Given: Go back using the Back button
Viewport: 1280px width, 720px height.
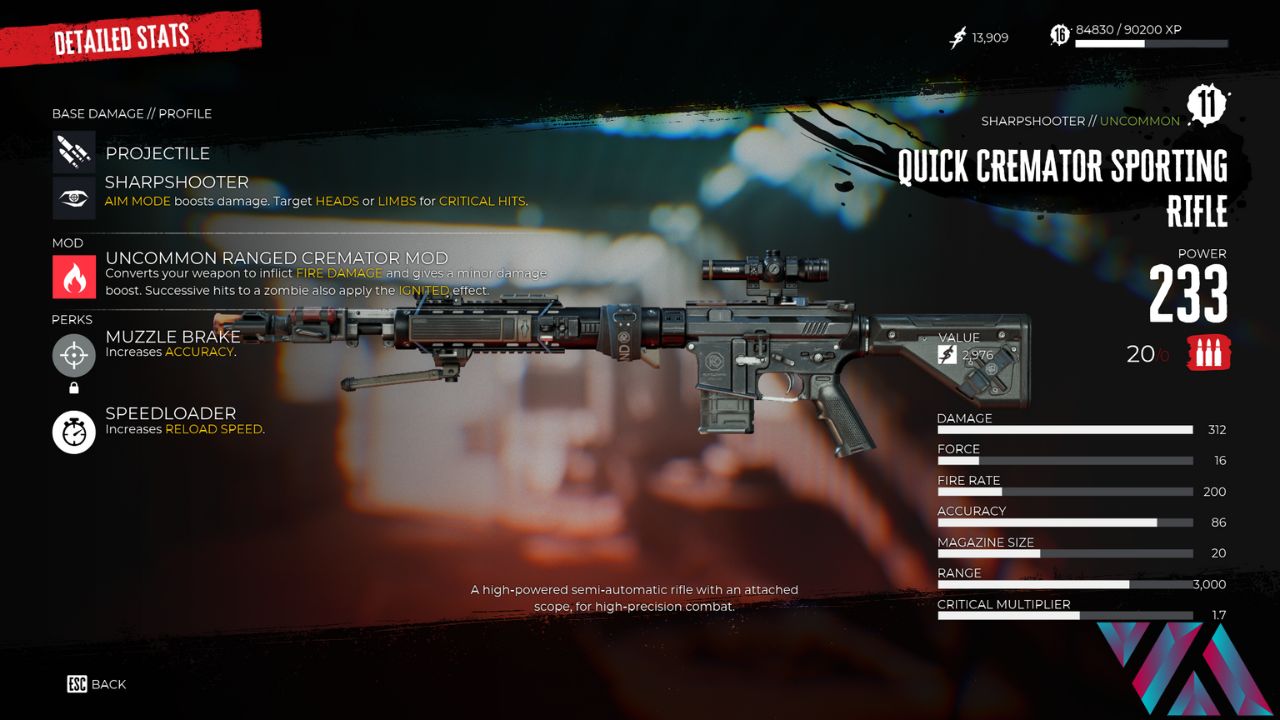Looking at the screenshot, I should pyautogui.click(x=97, y=684).
